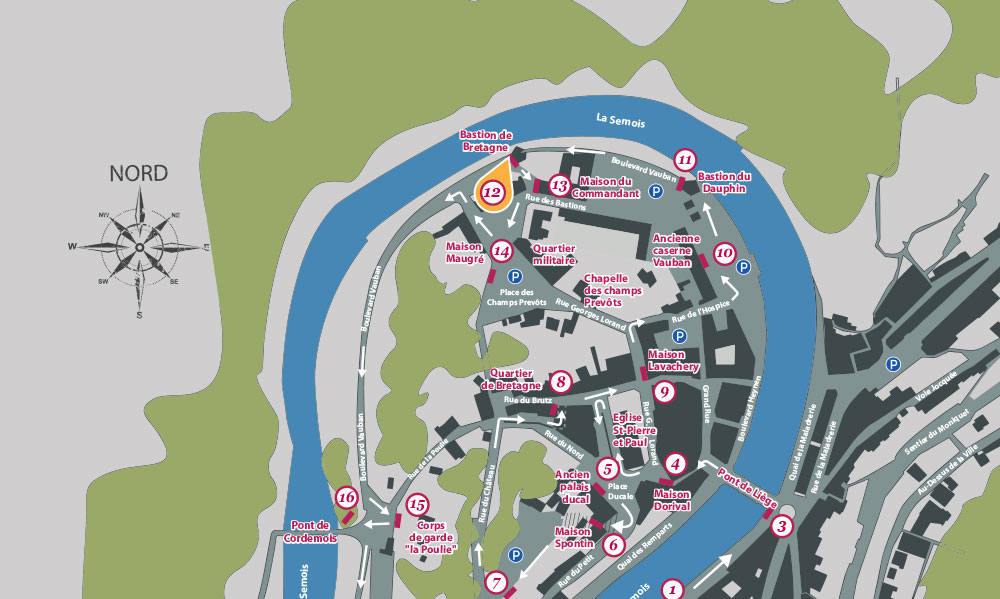Choose marker 3 at Pont de Liège
Viewport: 1000px width, 599px height.
[x=783, y=525]
